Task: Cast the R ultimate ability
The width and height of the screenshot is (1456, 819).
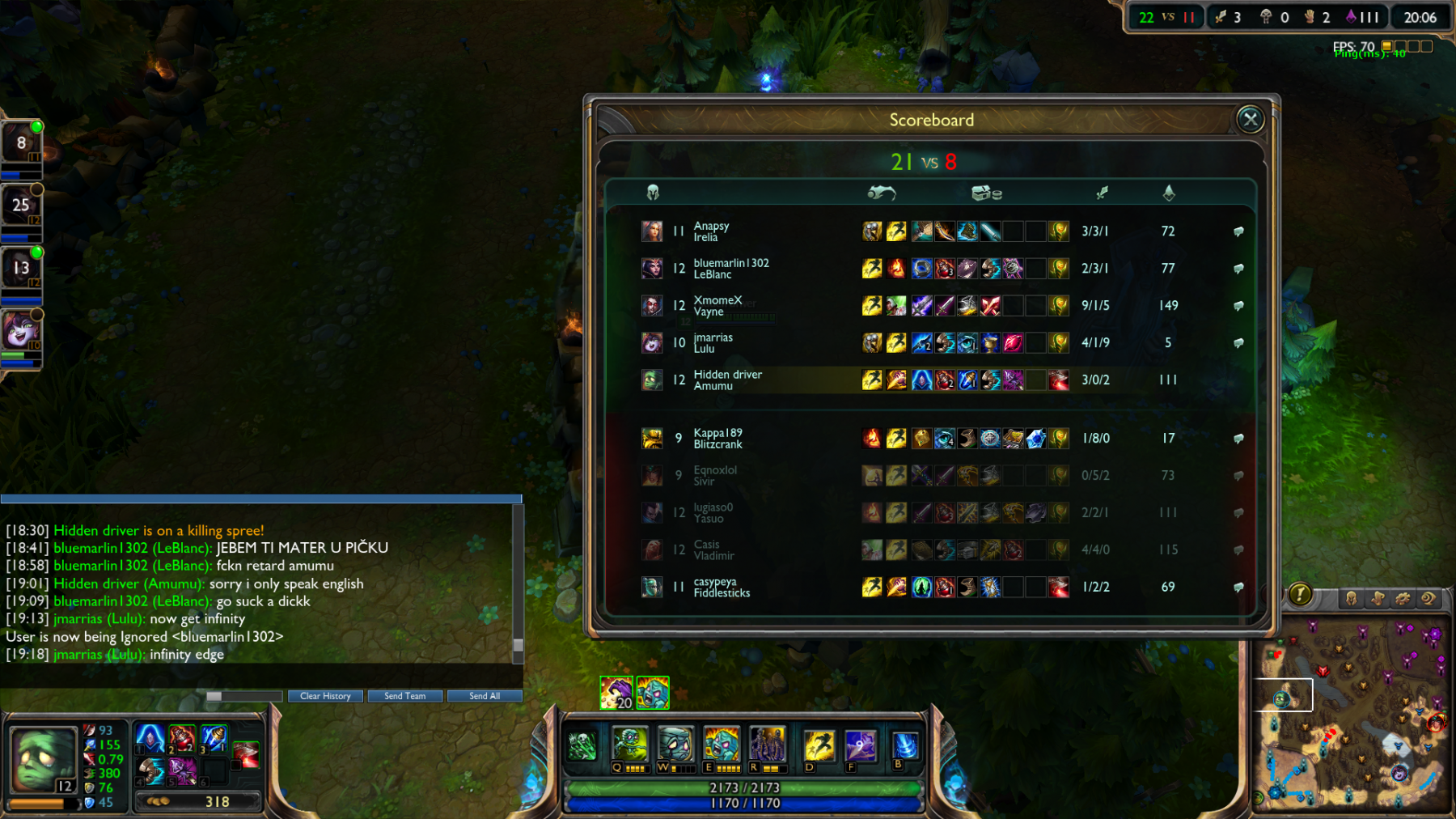Action: click(767, 744)
